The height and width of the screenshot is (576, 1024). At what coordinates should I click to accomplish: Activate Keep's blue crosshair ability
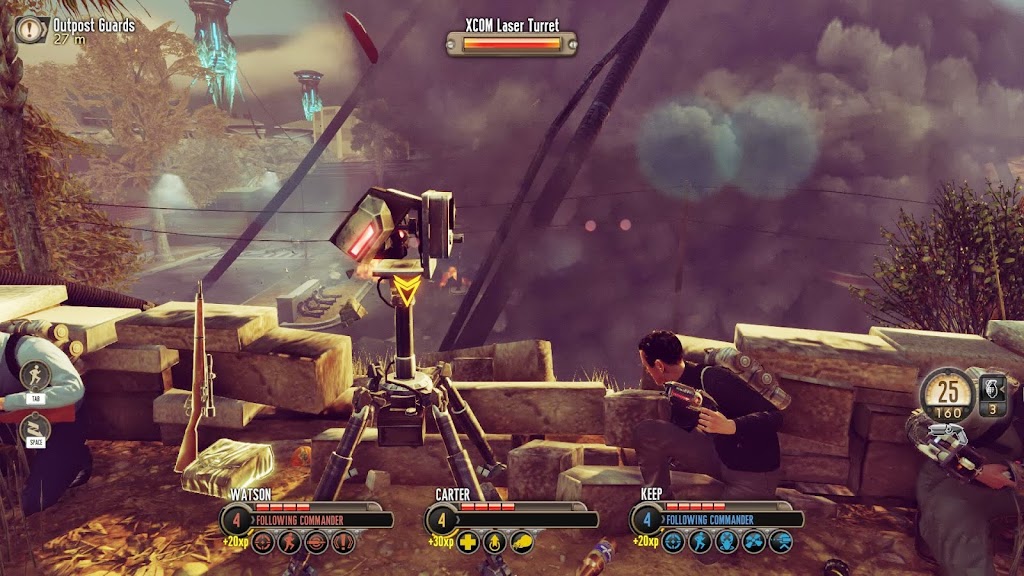point(675,542)
